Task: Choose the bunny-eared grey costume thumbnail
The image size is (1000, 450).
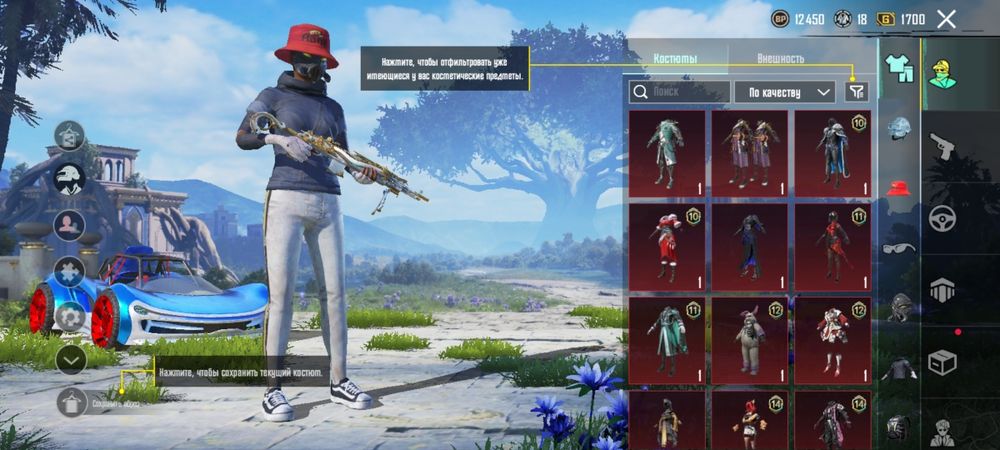Action: point(749,340)
